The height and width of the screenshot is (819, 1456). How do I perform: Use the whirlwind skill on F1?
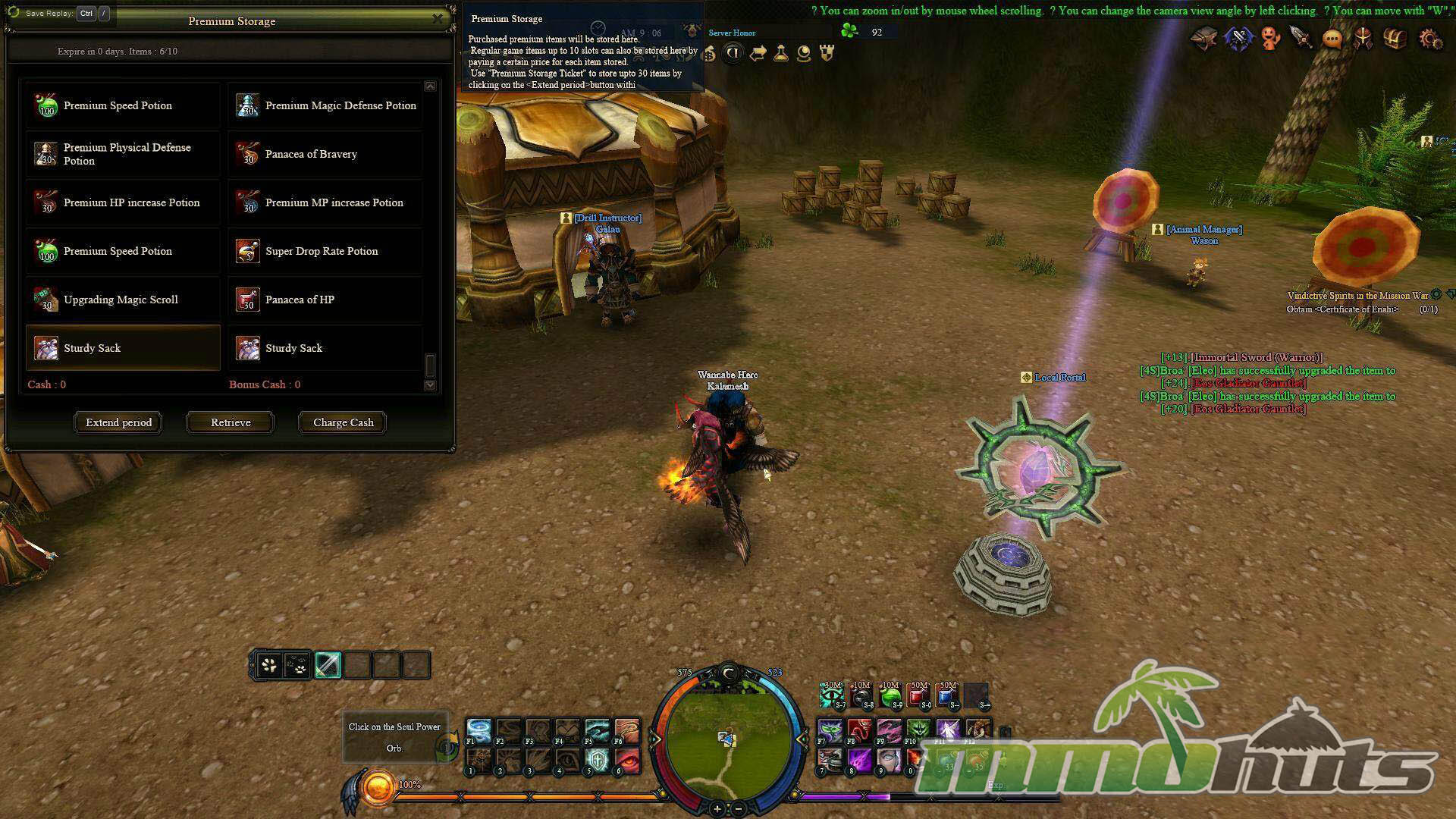click(x=479, y=730)
